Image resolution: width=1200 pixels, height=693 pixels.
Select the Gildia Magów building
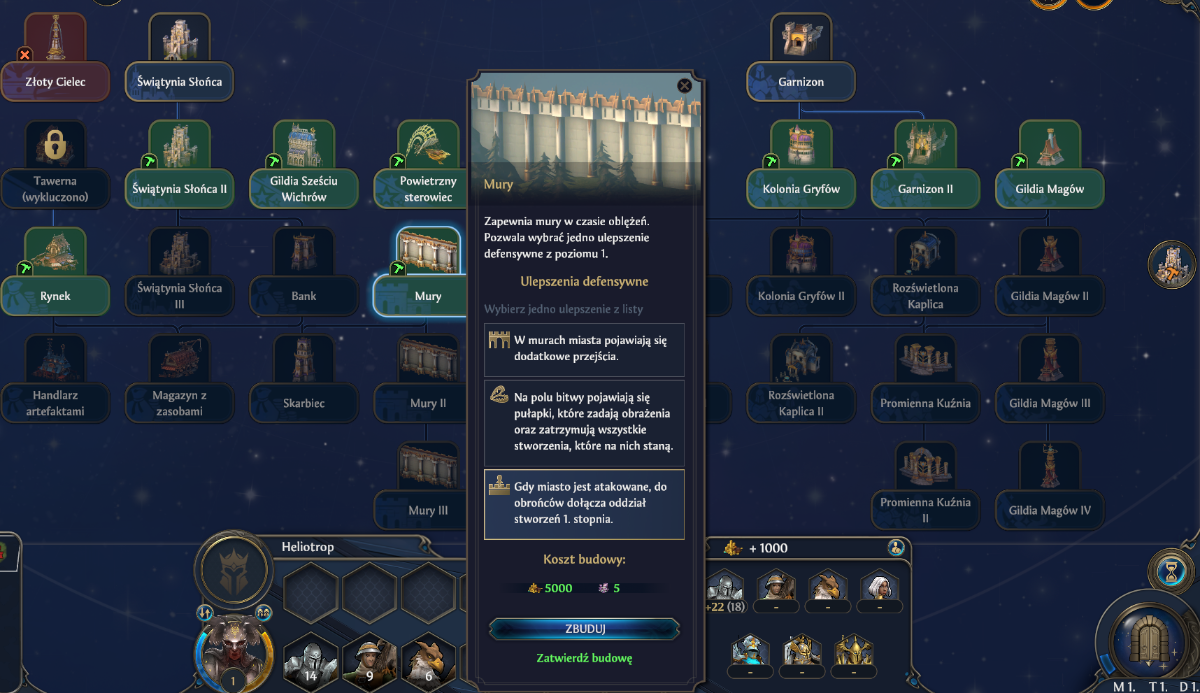(1049, 188)
